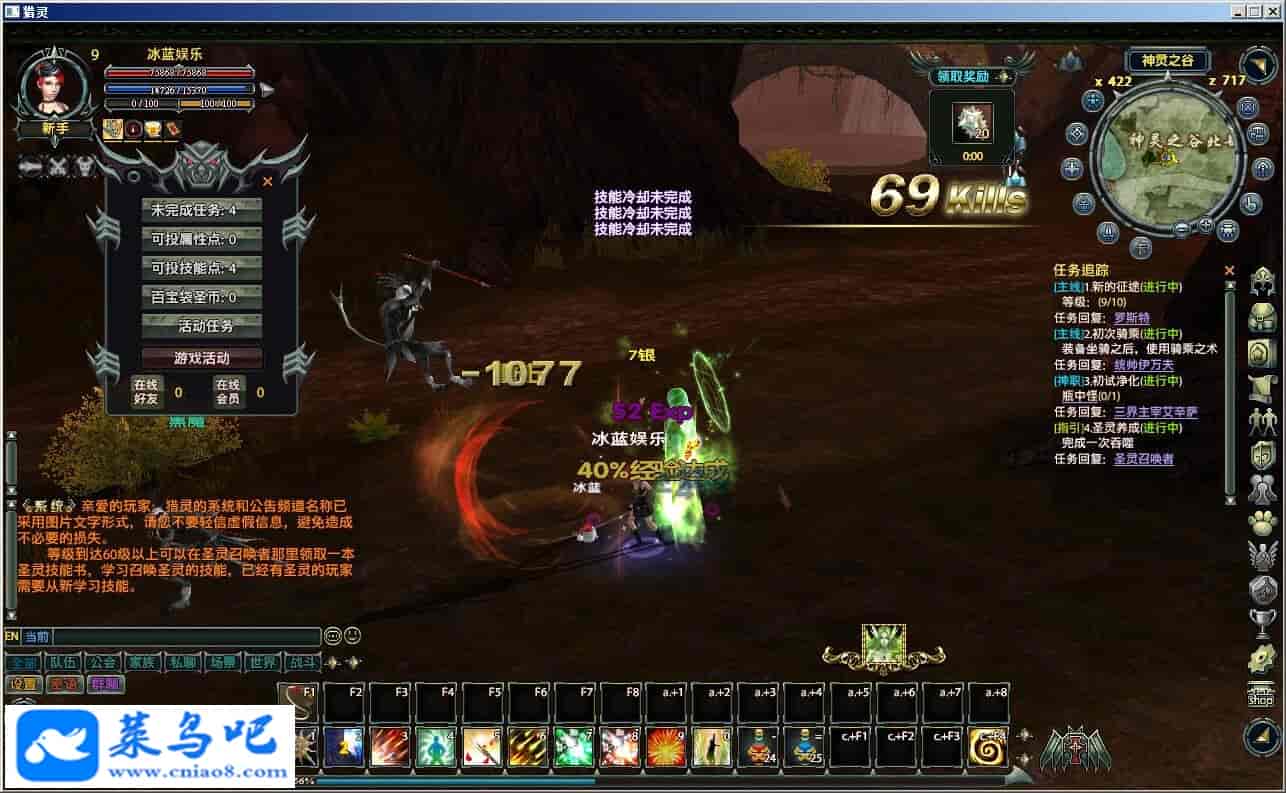
Task: Activate the golden spiral skill icon
Action: [988, 747]
